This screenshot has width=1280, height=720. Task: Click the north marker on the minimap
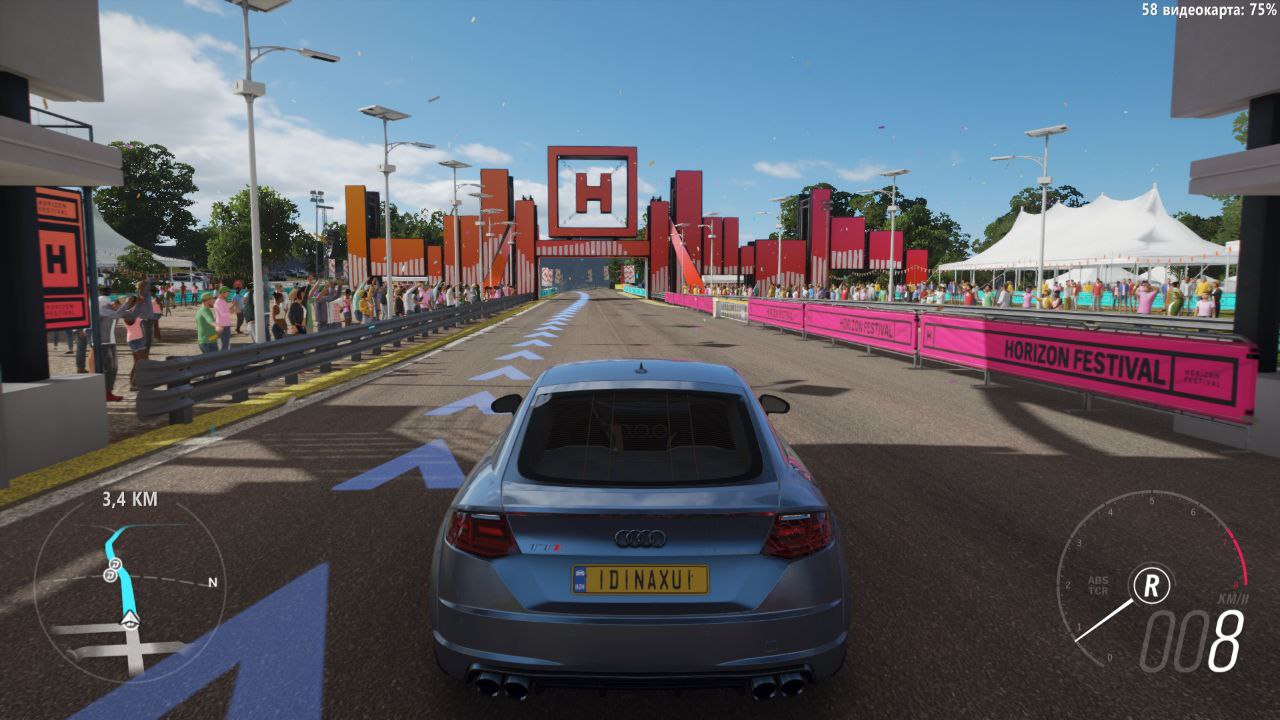tap(212, 581)
